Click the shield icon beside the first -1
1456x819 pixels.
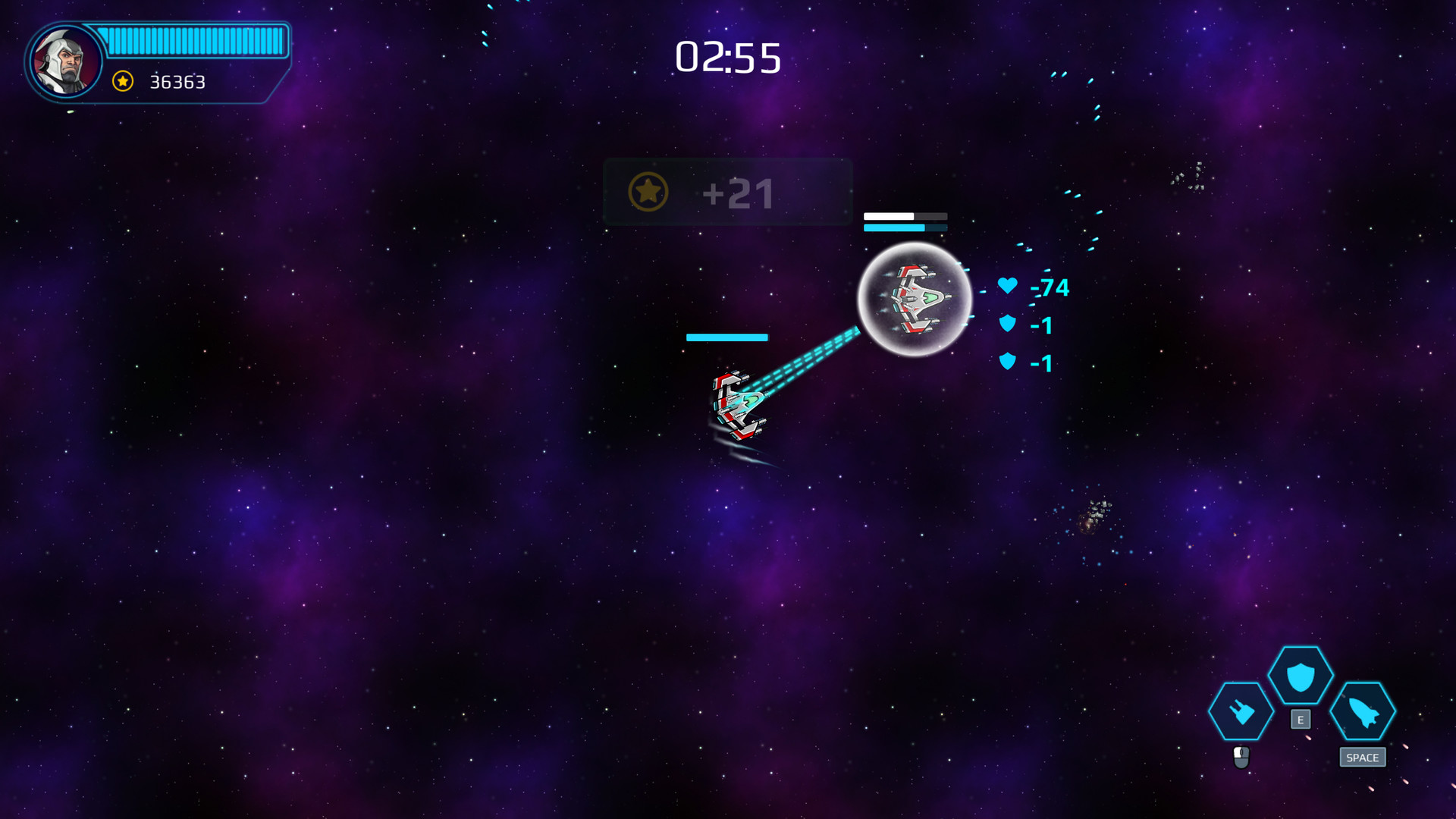click(1007, 325)
